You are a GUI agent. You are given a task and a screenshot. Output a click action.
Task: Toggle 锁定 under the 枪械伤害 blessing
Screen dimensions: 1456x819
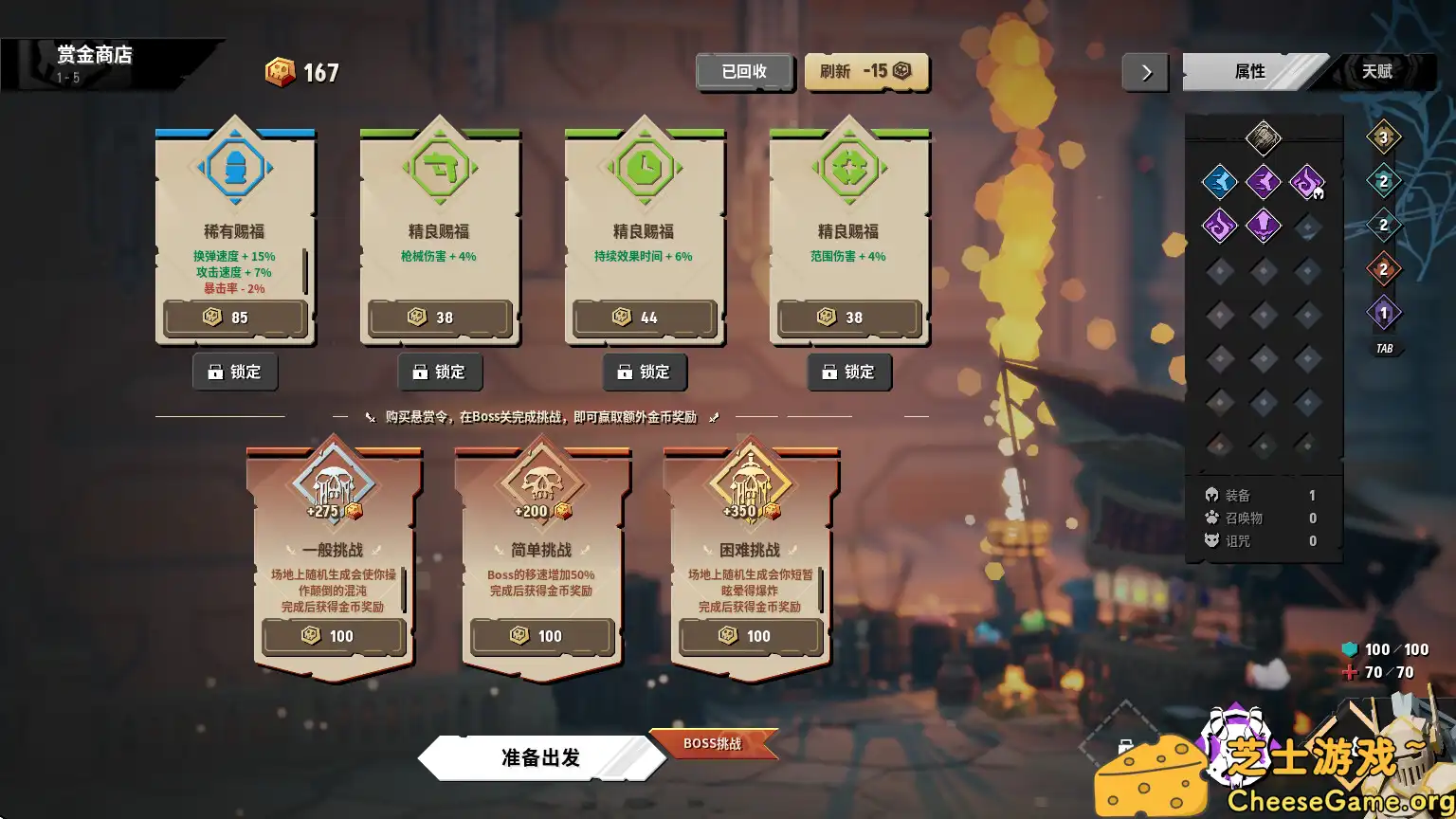(440, 372)
